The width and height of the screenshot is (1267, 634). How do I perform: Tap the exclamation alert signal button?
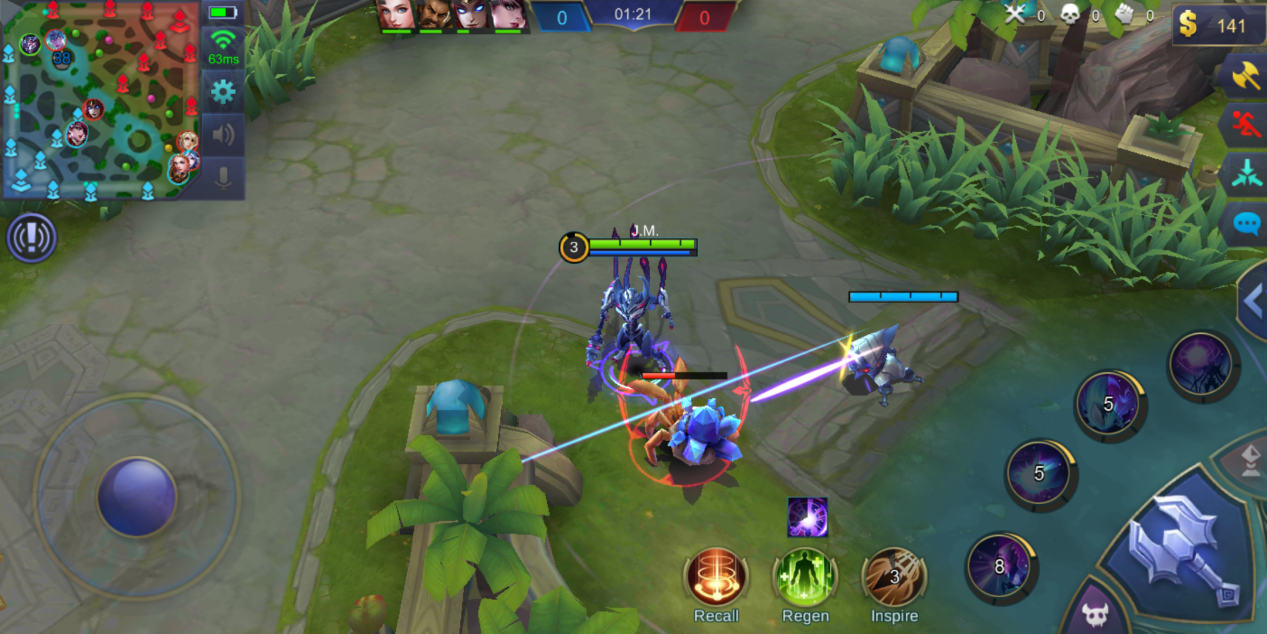32,238
